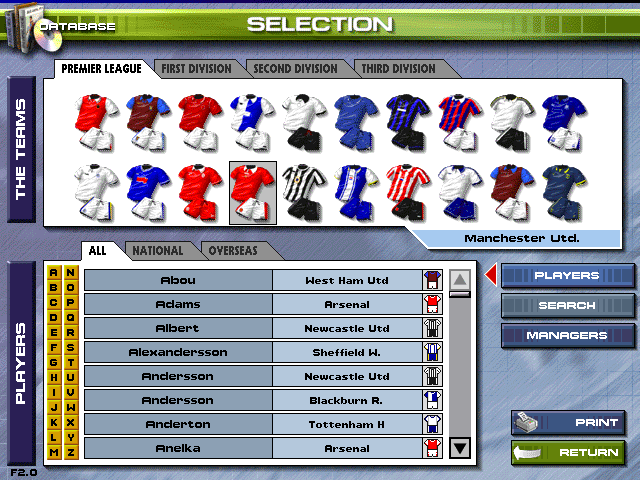Select Alexandersson of Sheffield W.

(x=177, y=352)
